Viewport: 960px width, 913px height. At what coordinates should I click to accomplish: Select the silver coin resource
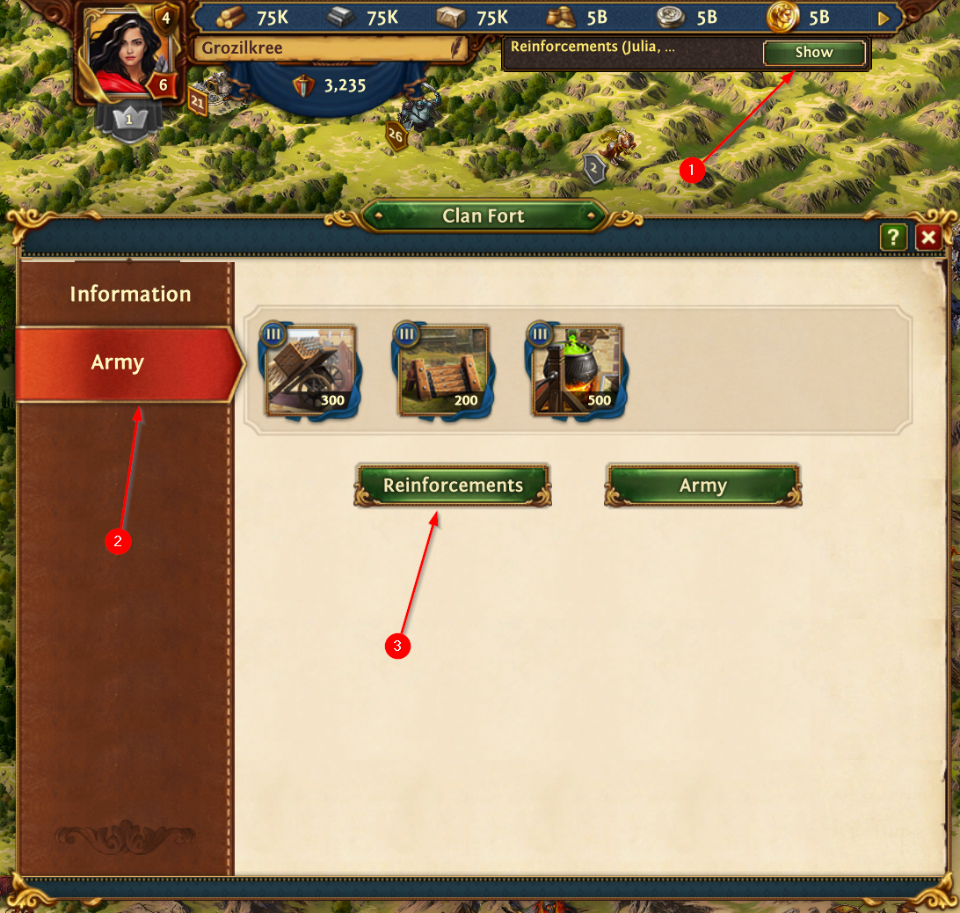click(670, 17)
